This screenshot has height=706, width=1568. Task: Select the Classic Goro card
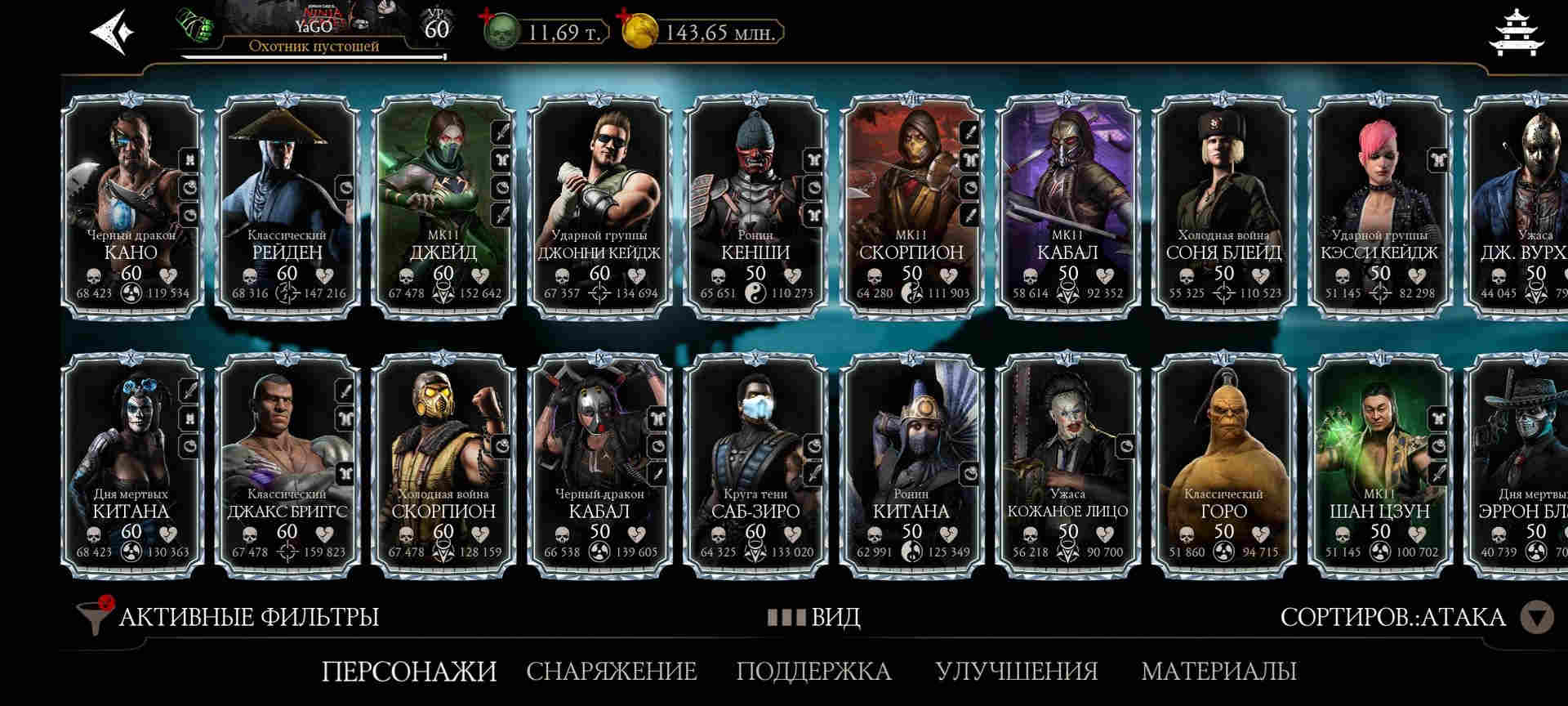pyautogui.click(x=1223, y=464)
